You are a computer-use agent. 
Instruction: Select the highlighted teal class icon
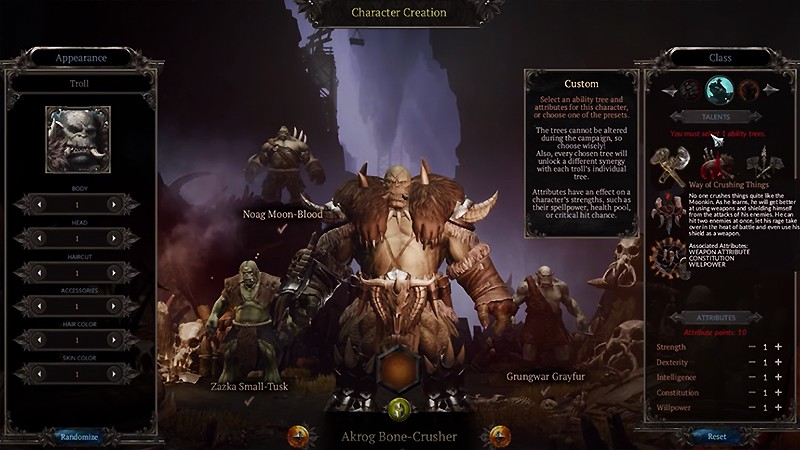click(717, 90)
